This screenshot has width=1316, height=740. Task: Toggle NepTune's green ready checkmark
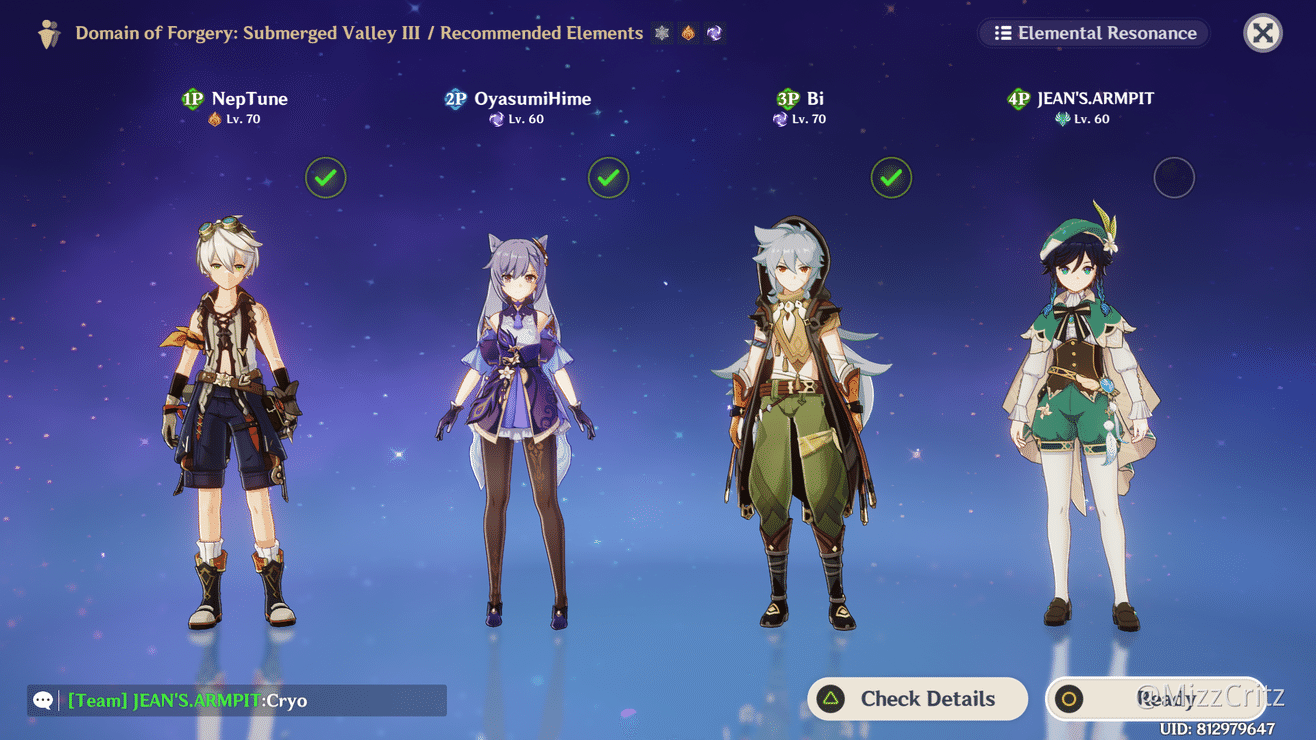(326, 177)
